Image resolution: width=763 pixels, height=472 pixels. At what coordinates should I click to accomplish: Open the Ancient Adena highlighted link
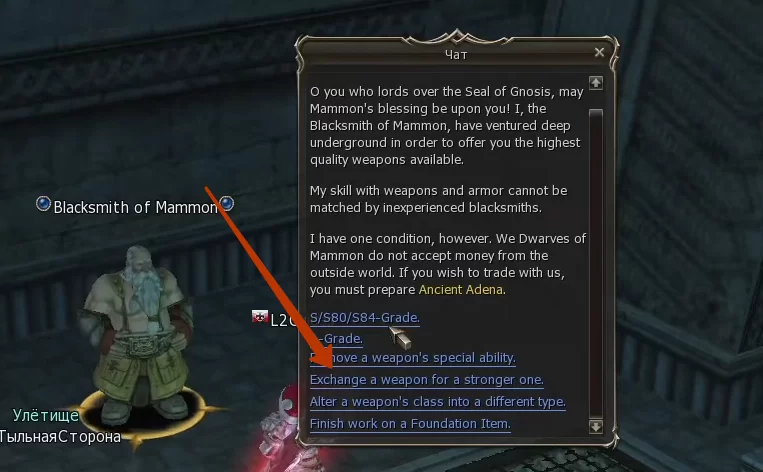click(x=461, y=290)
